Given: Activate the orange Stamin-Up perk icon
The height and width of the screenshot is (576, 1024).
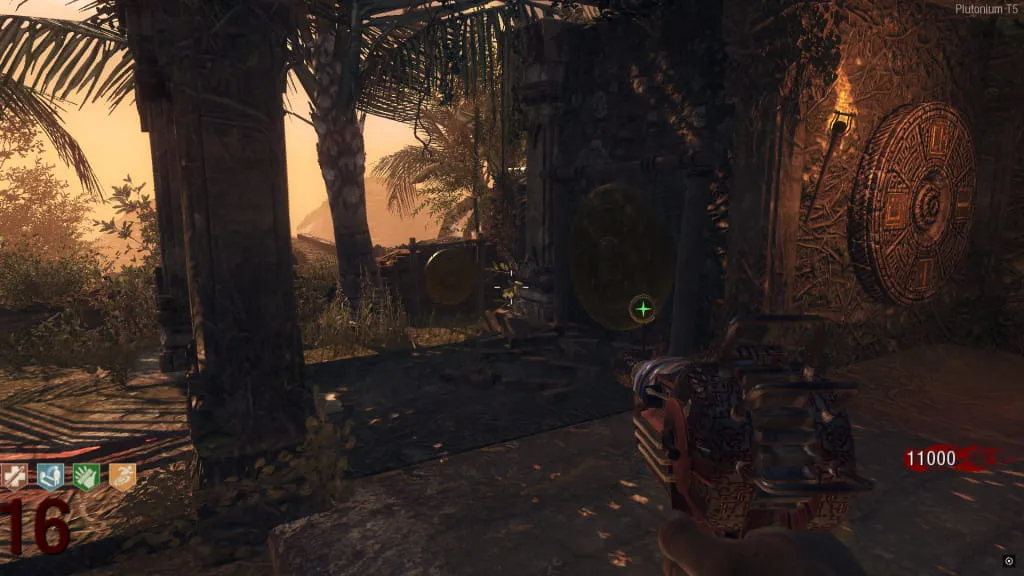Looking at the screenshot, I should click(x=121, y=477).
